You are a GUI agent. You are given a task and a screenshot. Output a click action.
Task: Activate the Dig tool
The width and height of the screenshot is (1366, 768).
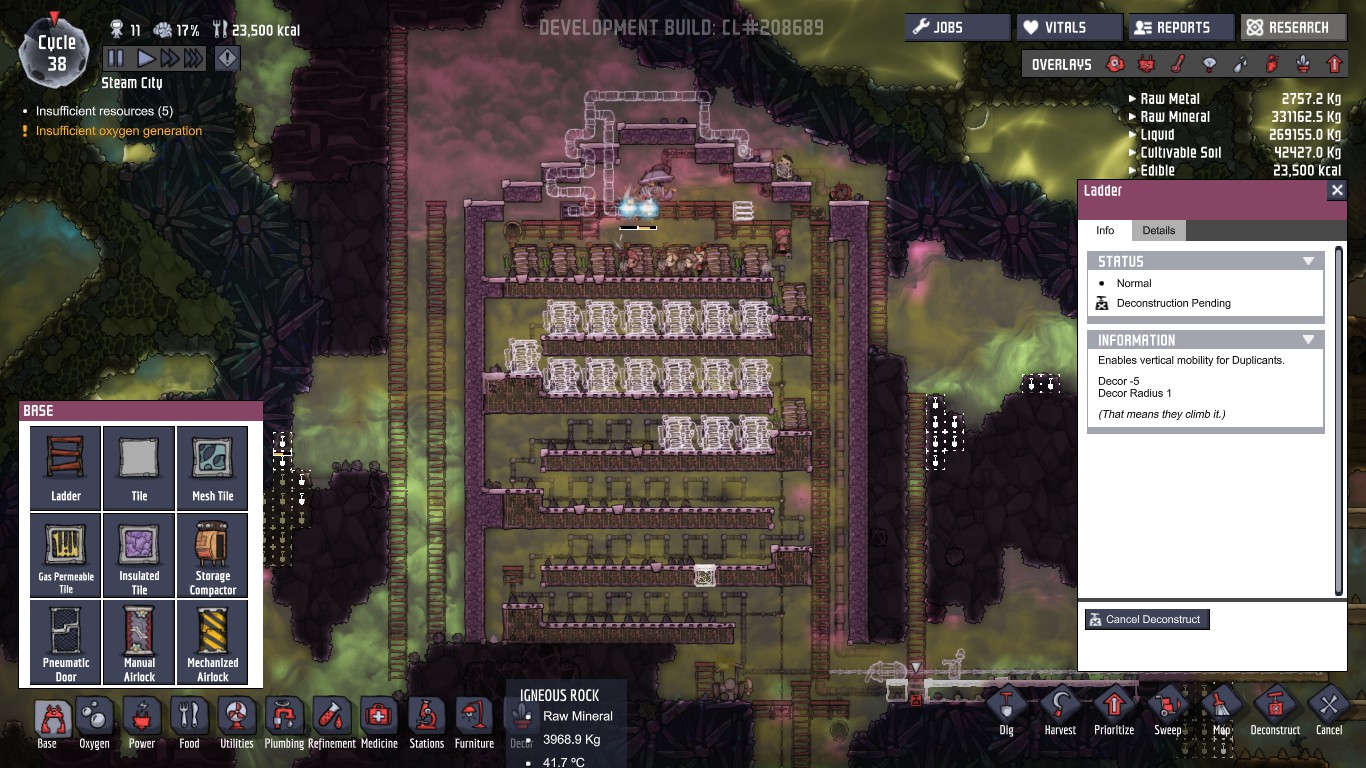click(x=1006, y=710)
